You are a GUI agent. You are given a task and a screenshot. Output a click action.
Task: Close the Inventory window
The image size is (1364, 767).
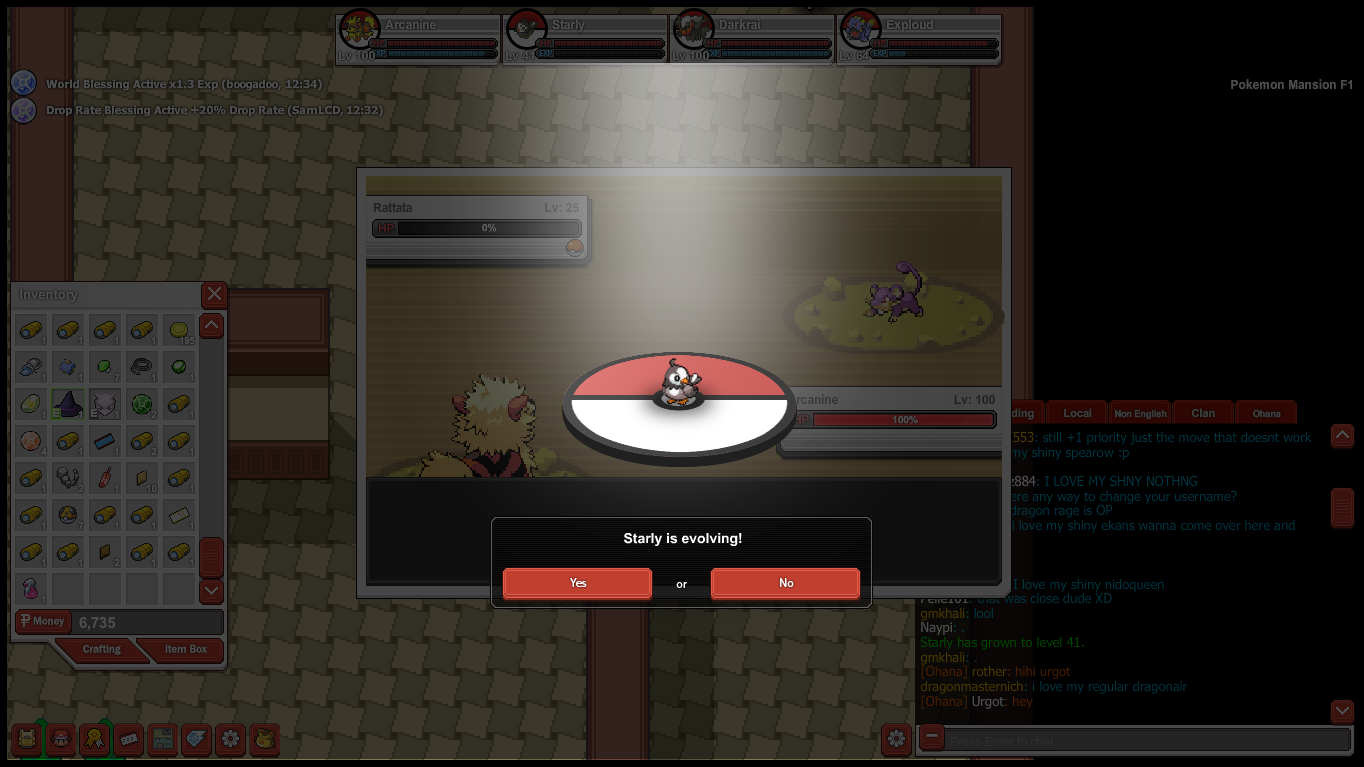point(214,294)
